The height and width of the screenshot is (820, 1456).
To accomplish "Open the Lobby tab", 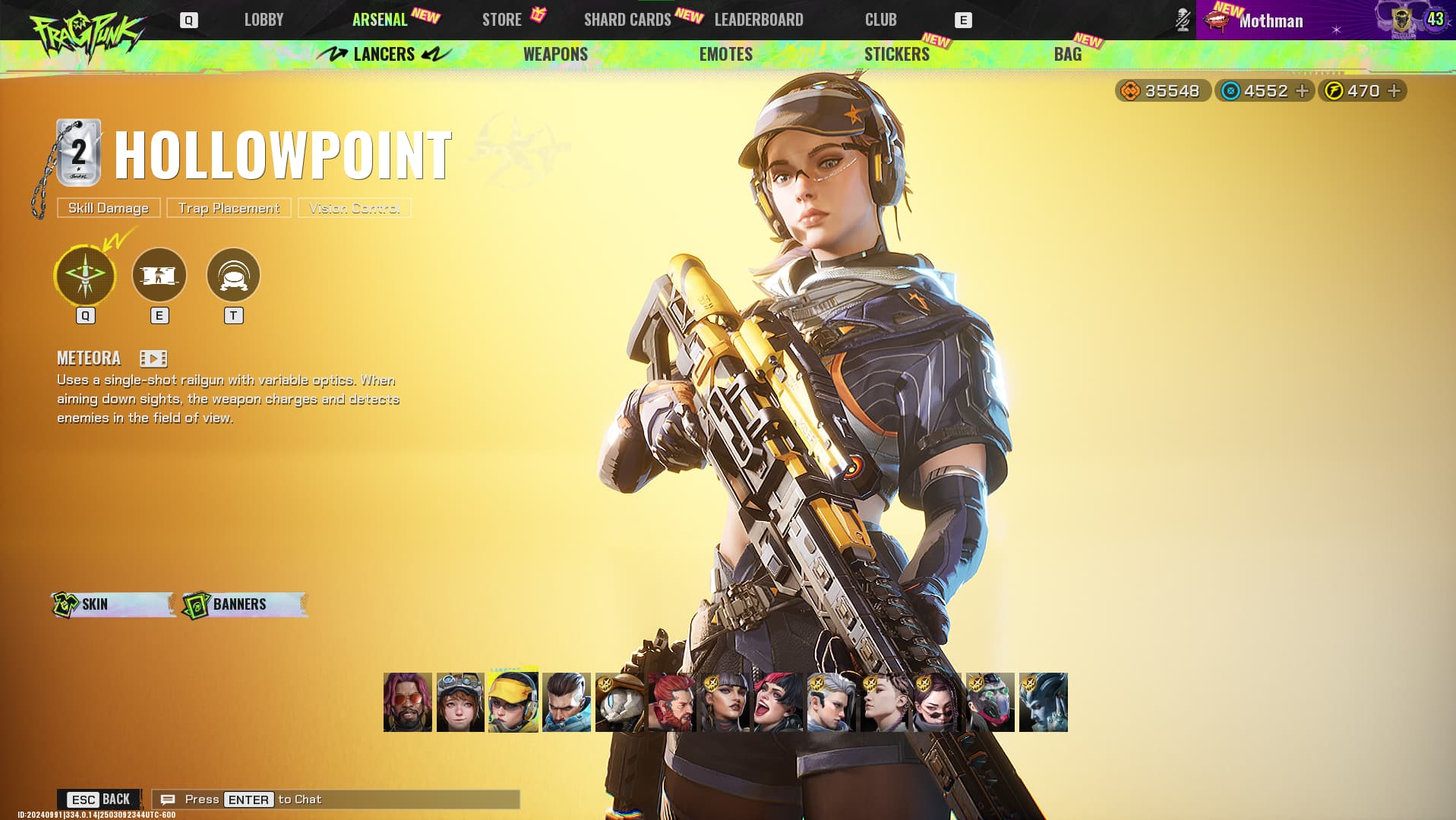I will click(x=264, y=20).
